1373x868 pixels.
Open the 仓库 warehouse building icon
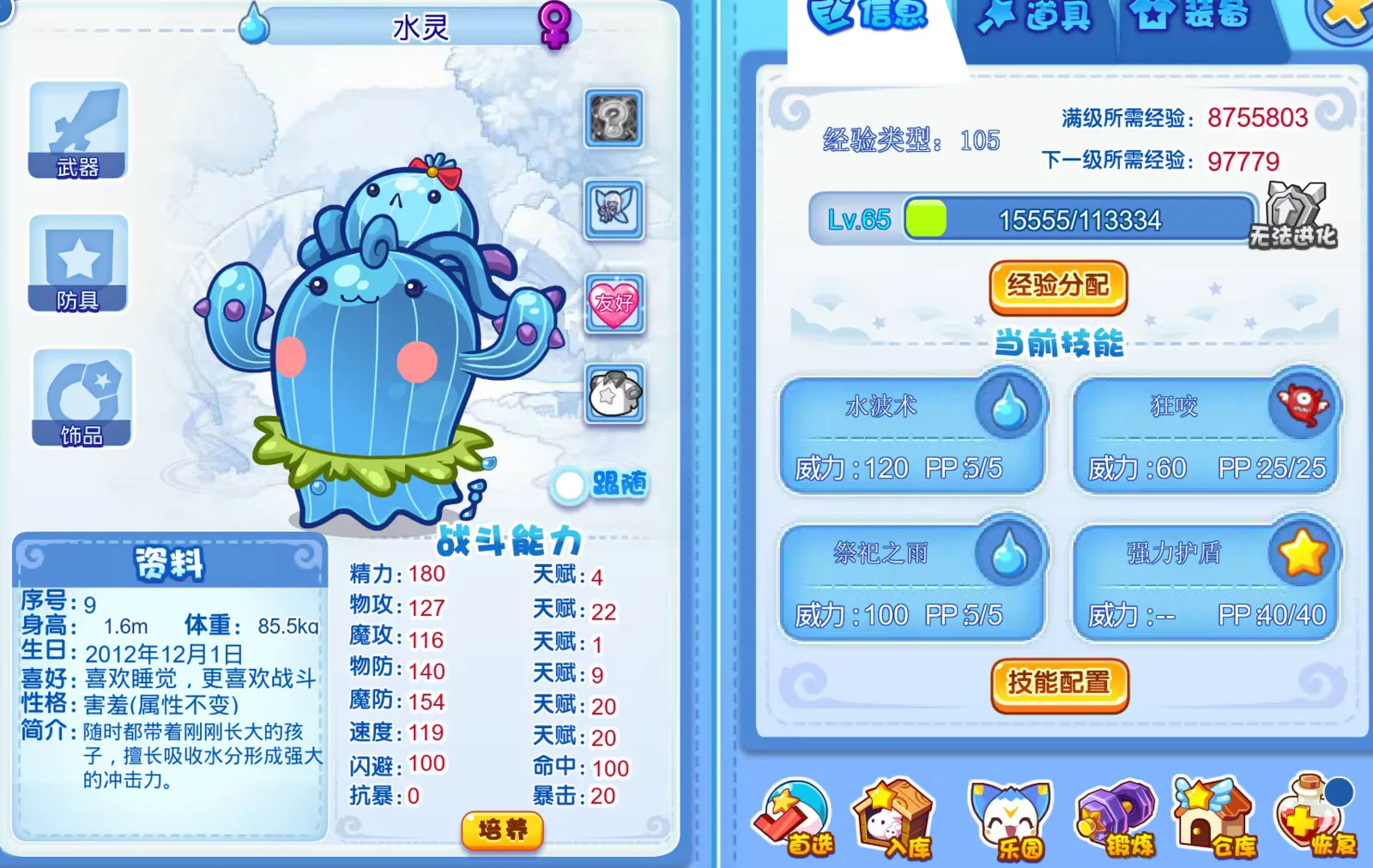tap(1211, 815)
